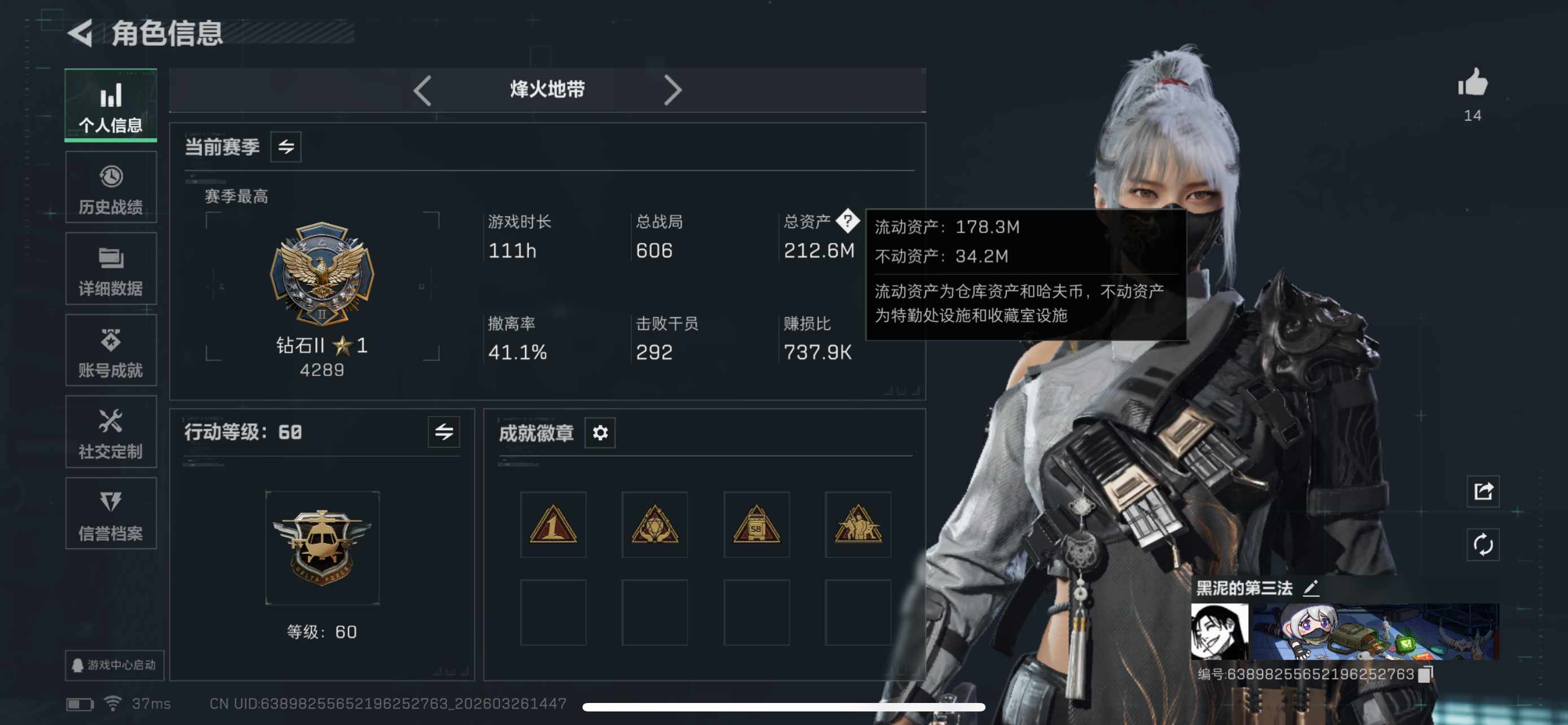Refresh the character model view

(x=1484, y=545)
